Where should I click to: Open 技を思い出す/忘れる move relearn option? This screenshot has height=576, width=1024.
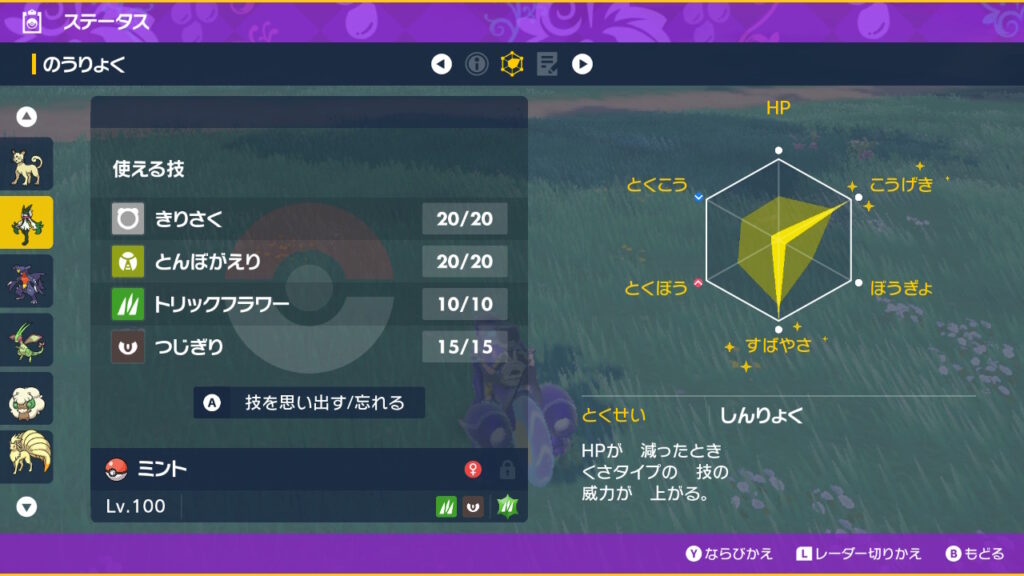(310, 403)
